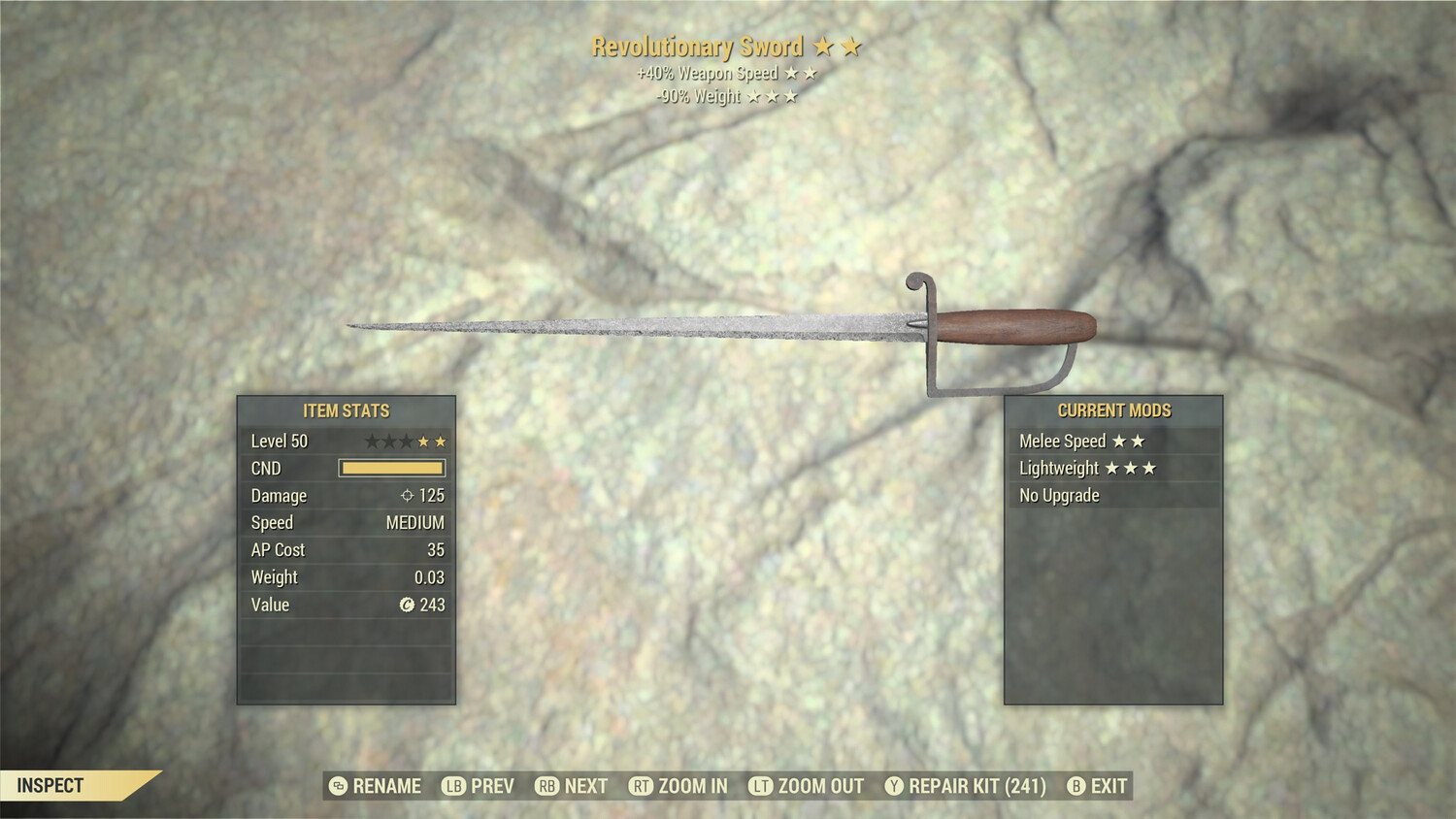This screenshot has height=819, width=1456.
Task: Click the RT icon for ZOOM IN
Action: tap(643, 786)
